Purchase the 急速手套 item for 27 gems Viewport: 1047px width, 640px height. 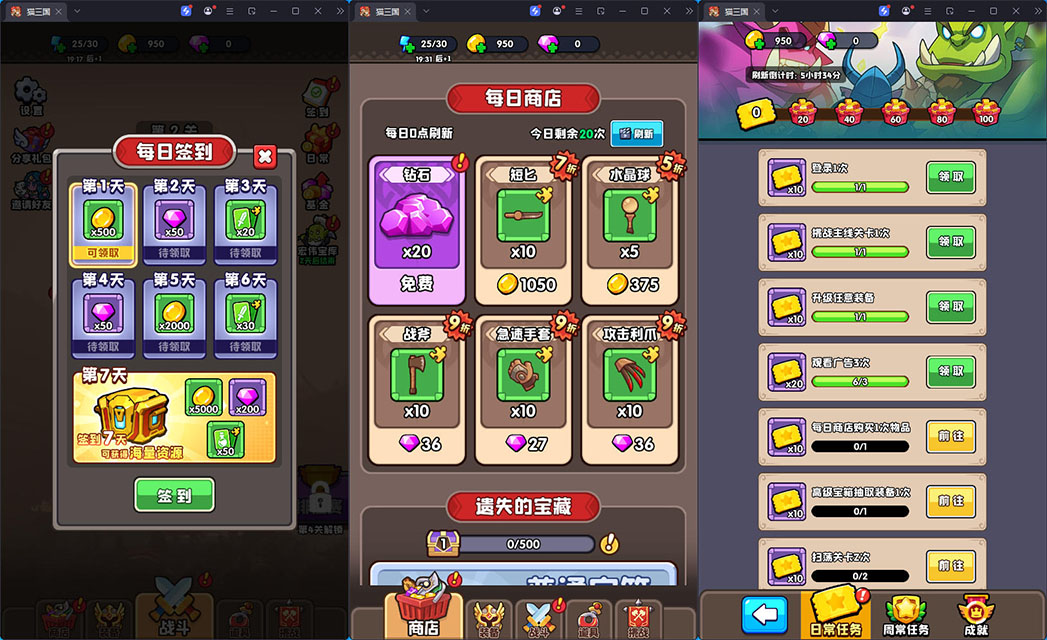click(524, 389)
